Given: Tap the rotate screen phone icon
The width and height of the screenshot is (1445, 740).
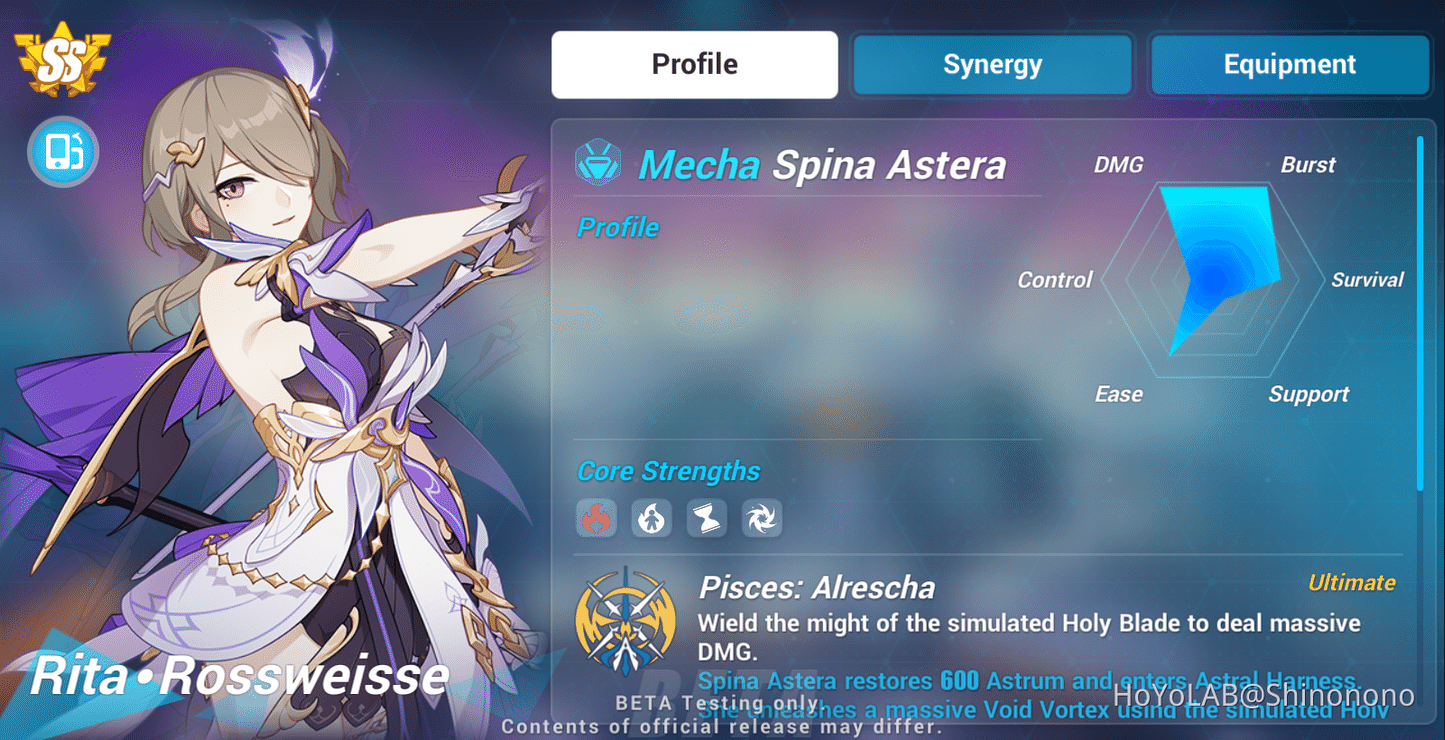Looking at the screenshot, I should (62, 152).
